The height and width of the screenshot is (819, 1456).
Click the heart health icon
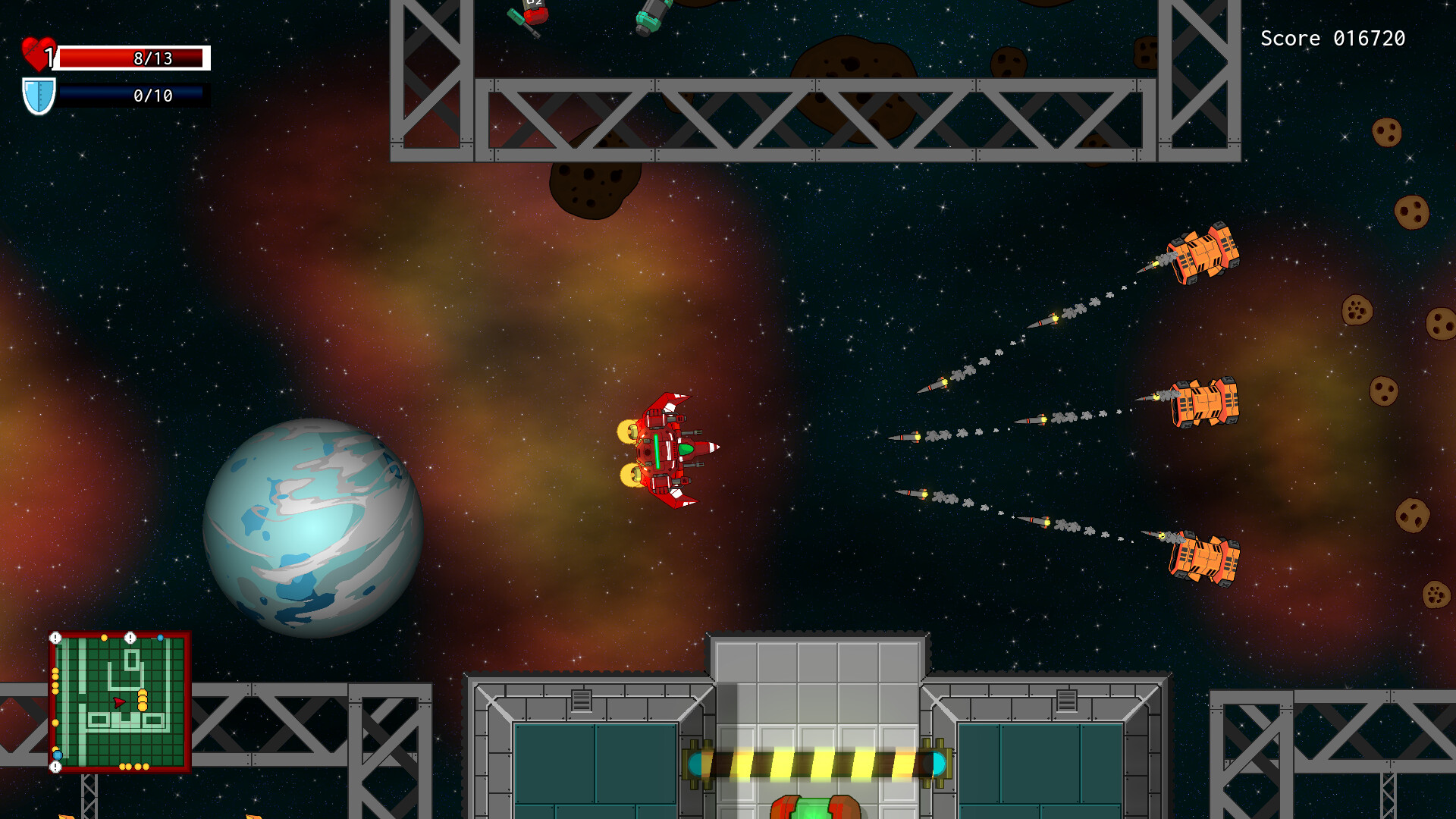(39, 53)
